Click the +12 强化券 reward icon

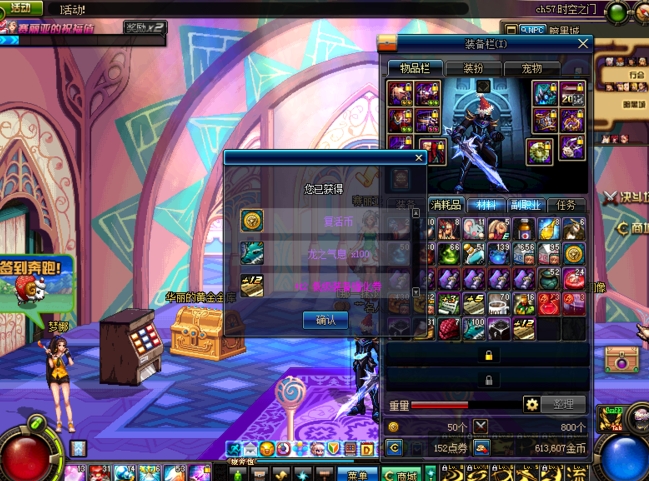pos(252,284)
